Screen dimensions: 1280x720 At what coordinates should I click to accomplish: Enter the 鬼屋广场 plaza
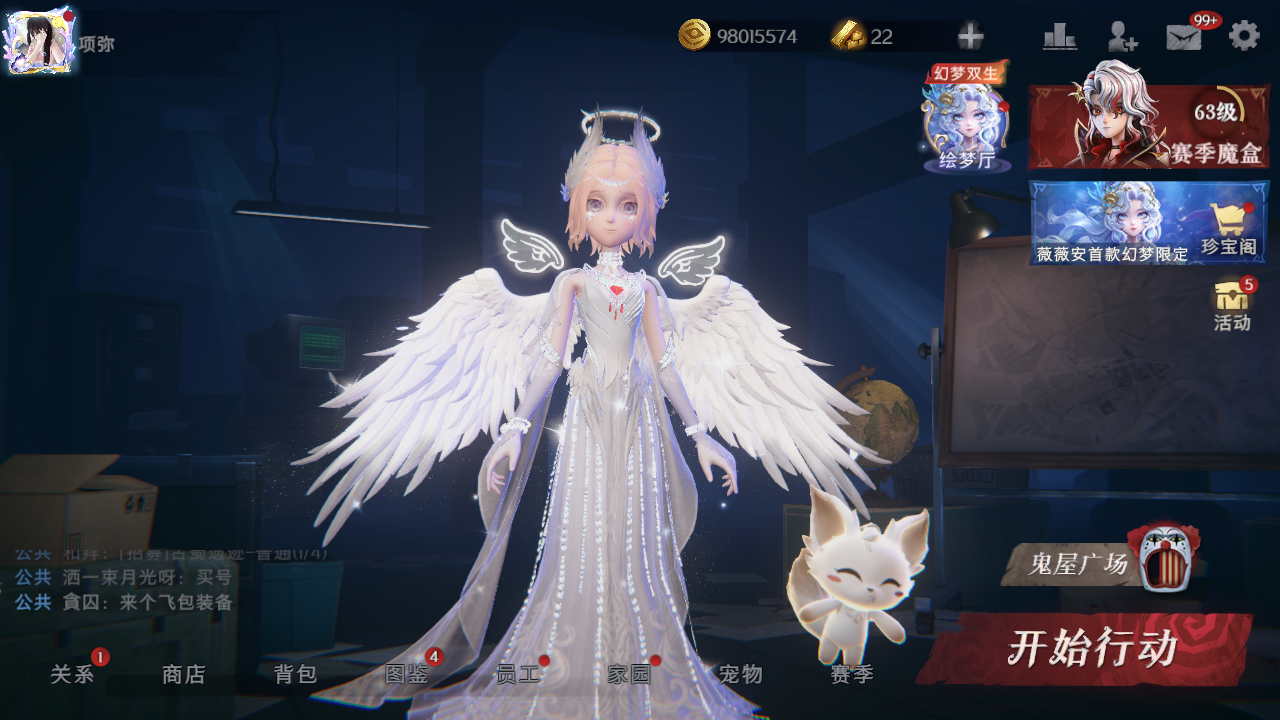click(x=1100, y=563)
